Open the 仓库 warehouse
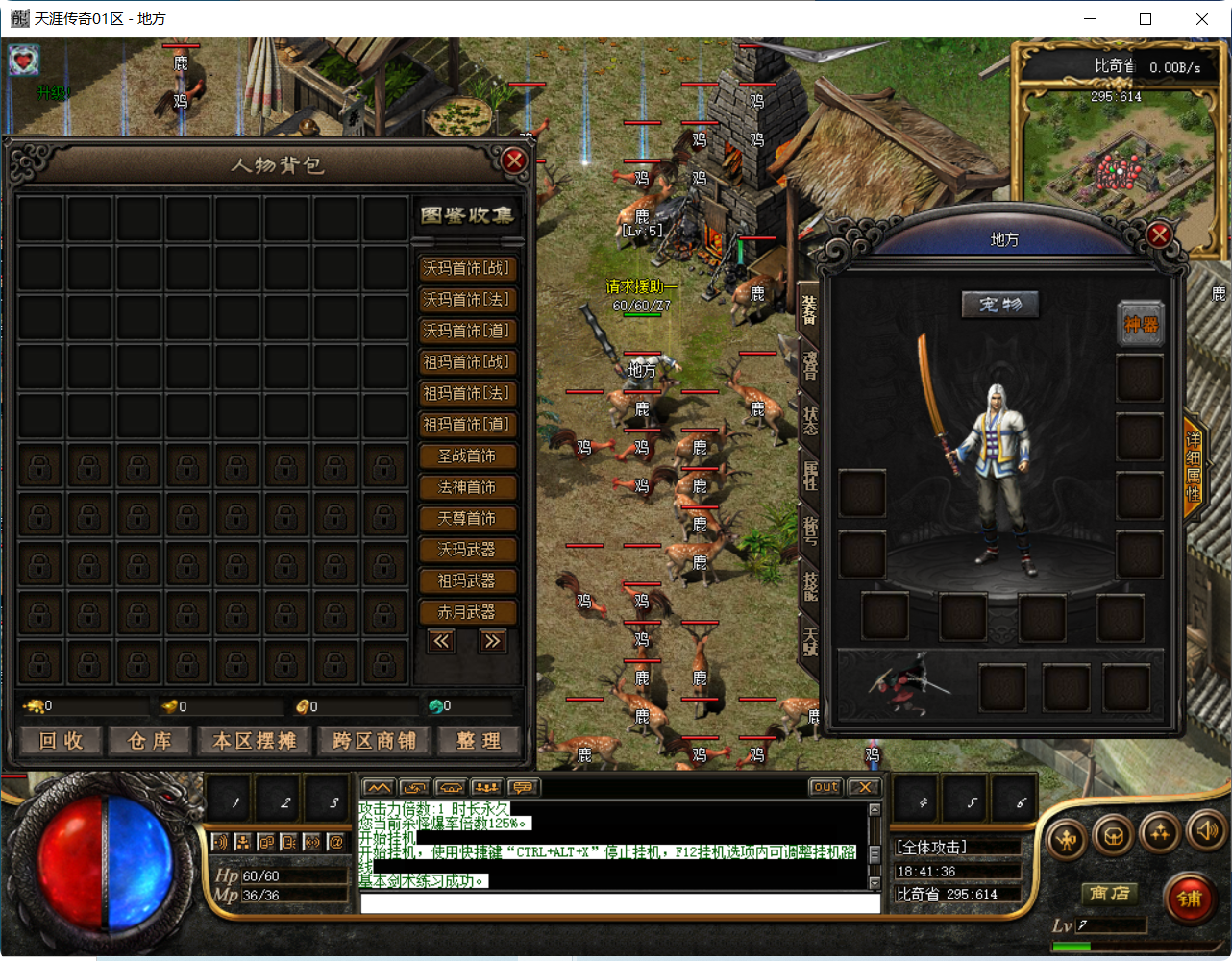 [x=150, y=741]
